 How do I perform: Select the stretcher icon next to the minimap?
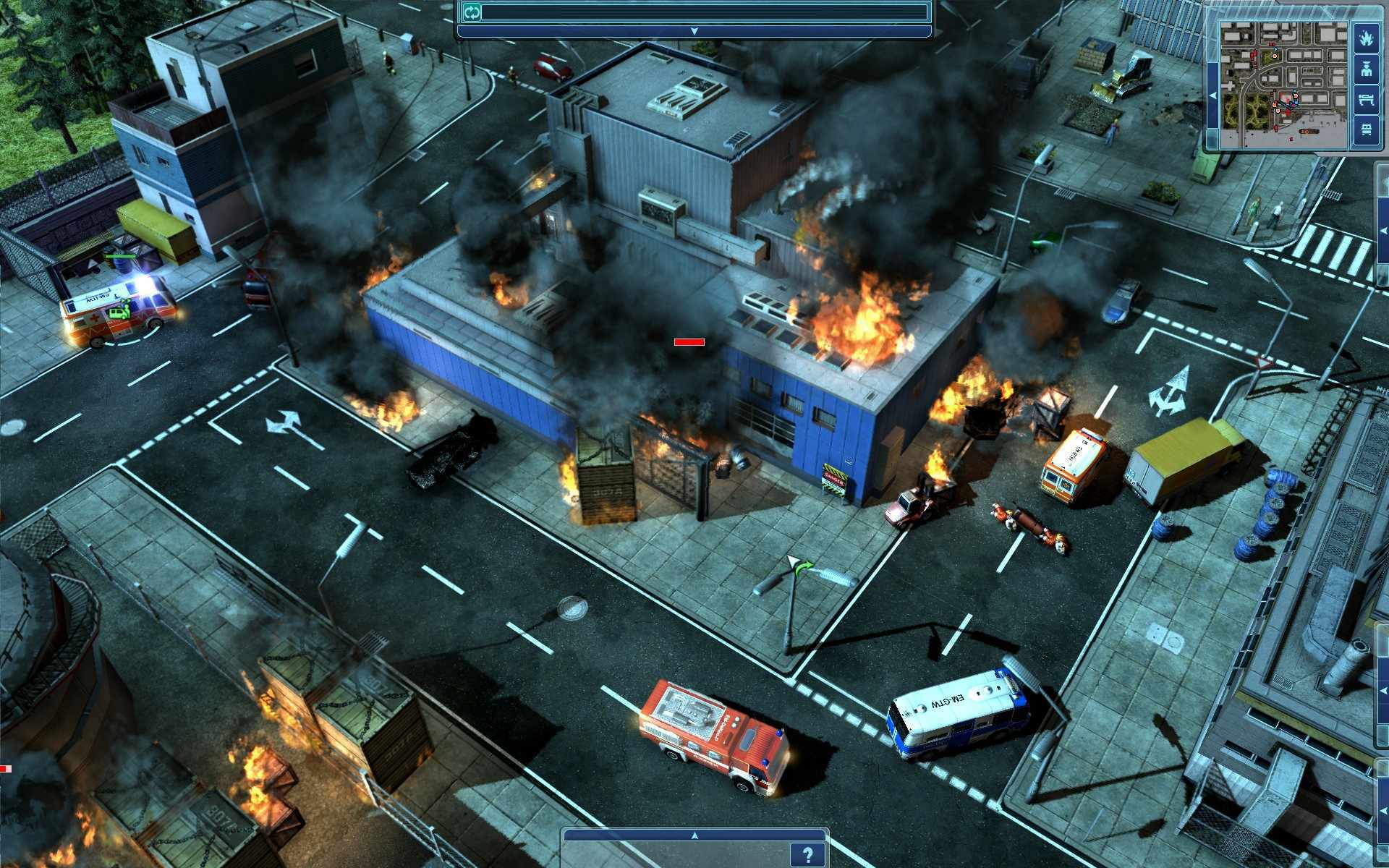click(x=1367, y=98)
